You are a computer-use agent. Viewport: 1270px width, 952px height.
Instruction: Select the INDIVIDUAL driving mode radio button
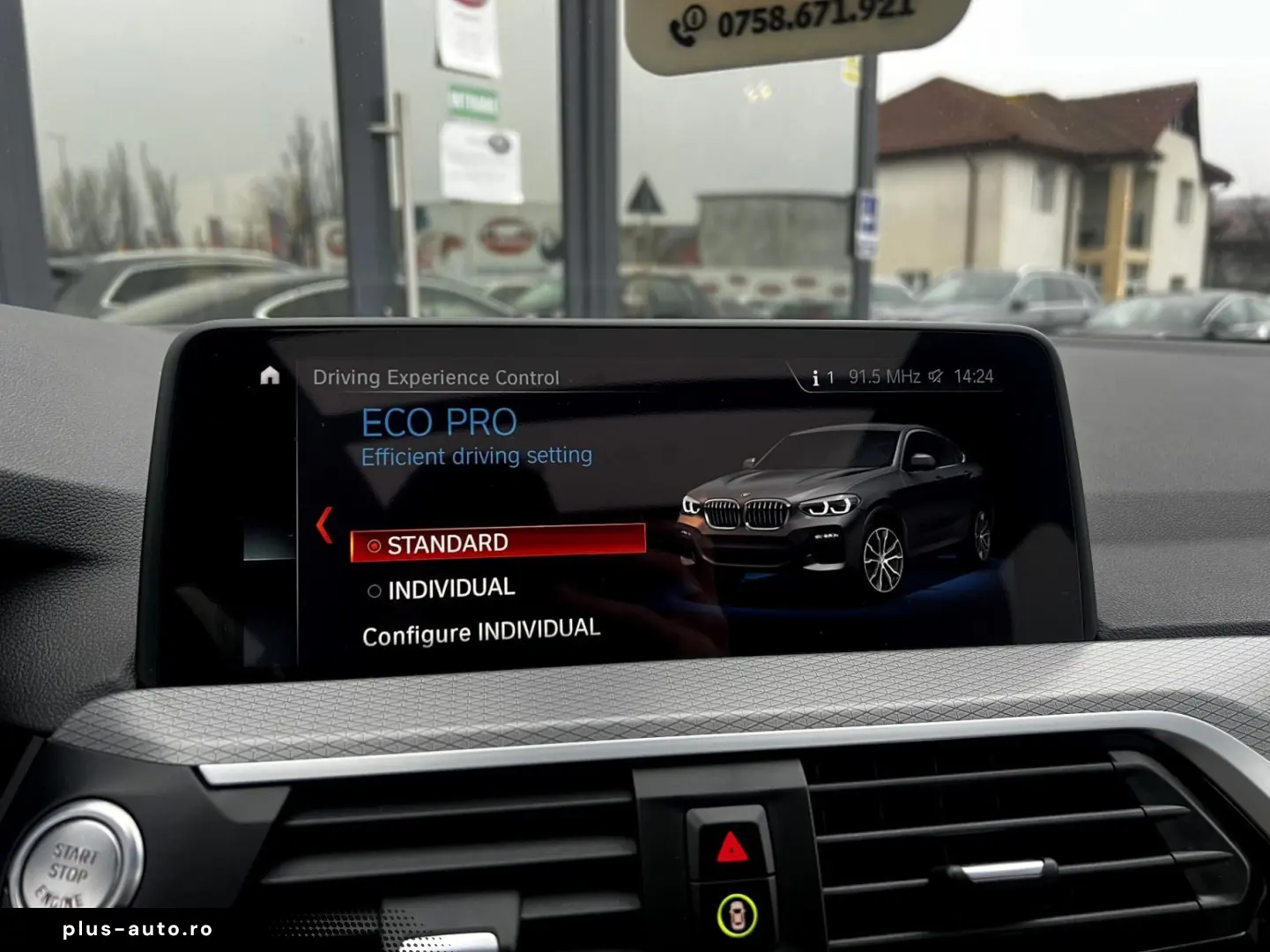(x=374, y=589)
